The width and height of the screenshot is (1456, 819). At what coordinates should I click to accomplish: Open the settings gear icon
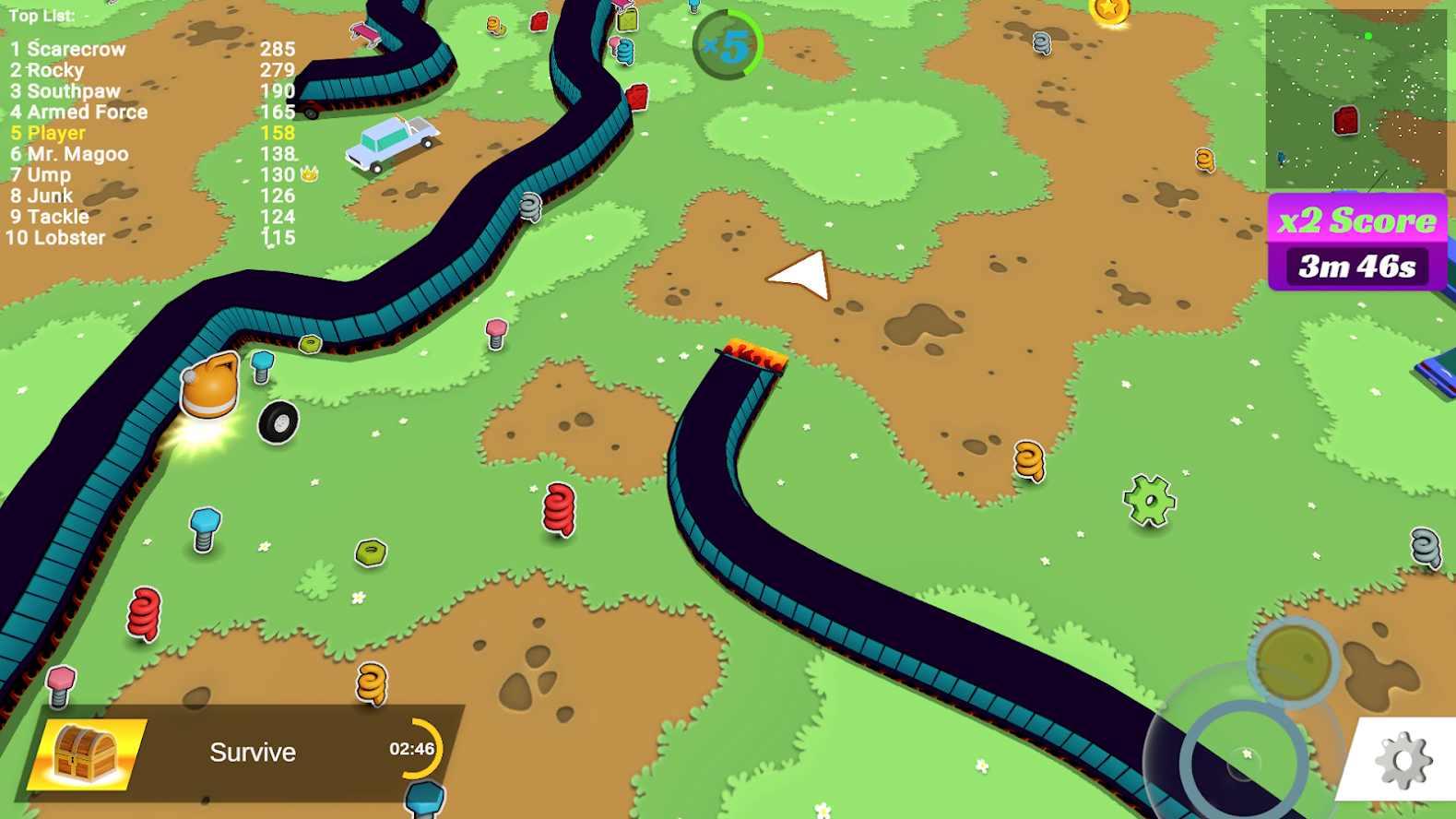pyautogui.click(x=1403, y=760)
